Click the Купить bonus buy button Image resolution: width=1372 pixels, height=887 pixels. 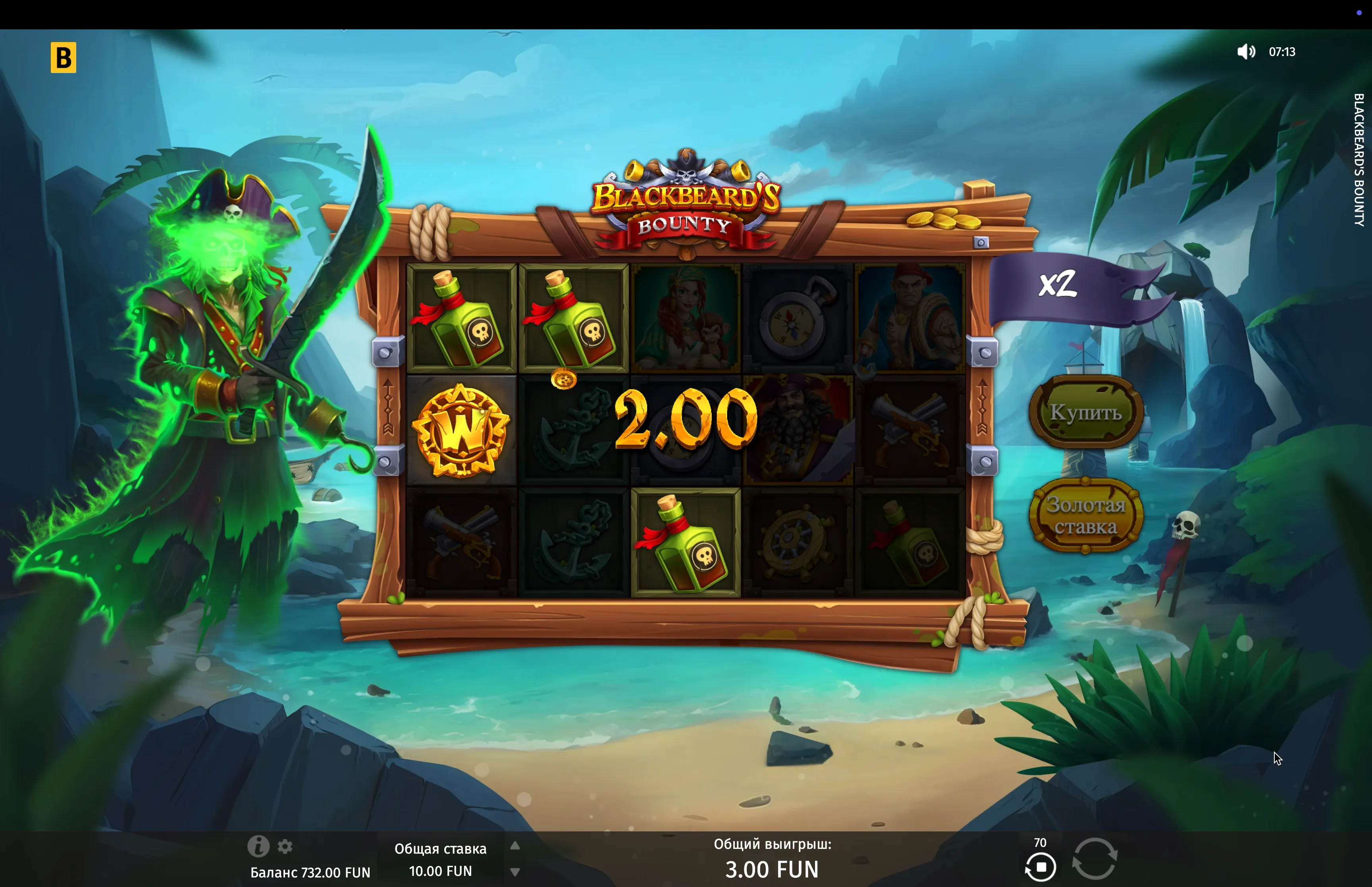(1085, 412)
